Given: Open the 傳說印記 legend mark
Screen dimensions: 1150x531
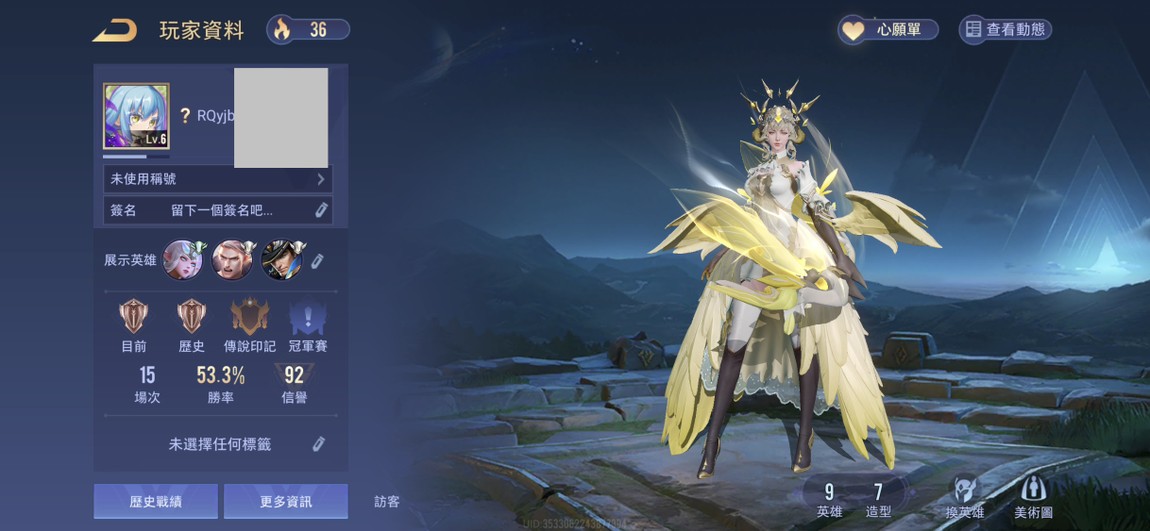Looking at the screenshot, I should [x=250, y=318].
